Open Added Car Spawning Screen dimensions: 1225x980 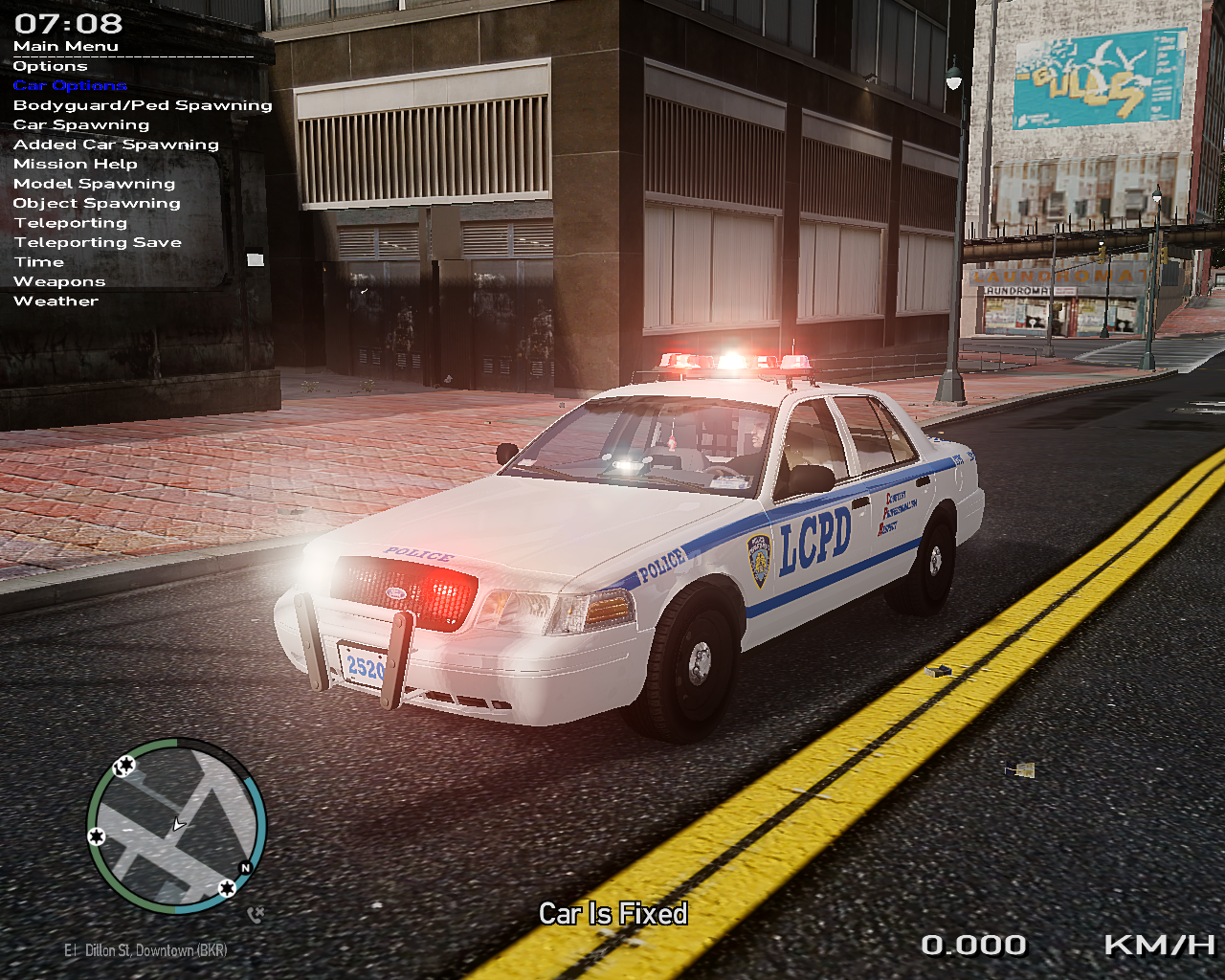click(x=116, y=145)
